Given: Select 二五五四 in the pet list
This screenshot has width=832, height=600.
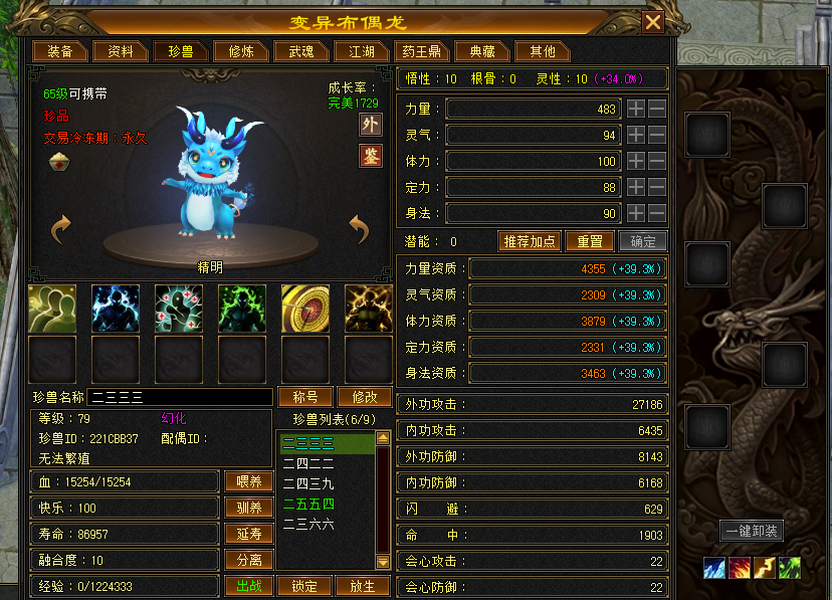Looking at the screenshot, I should 309,504.
